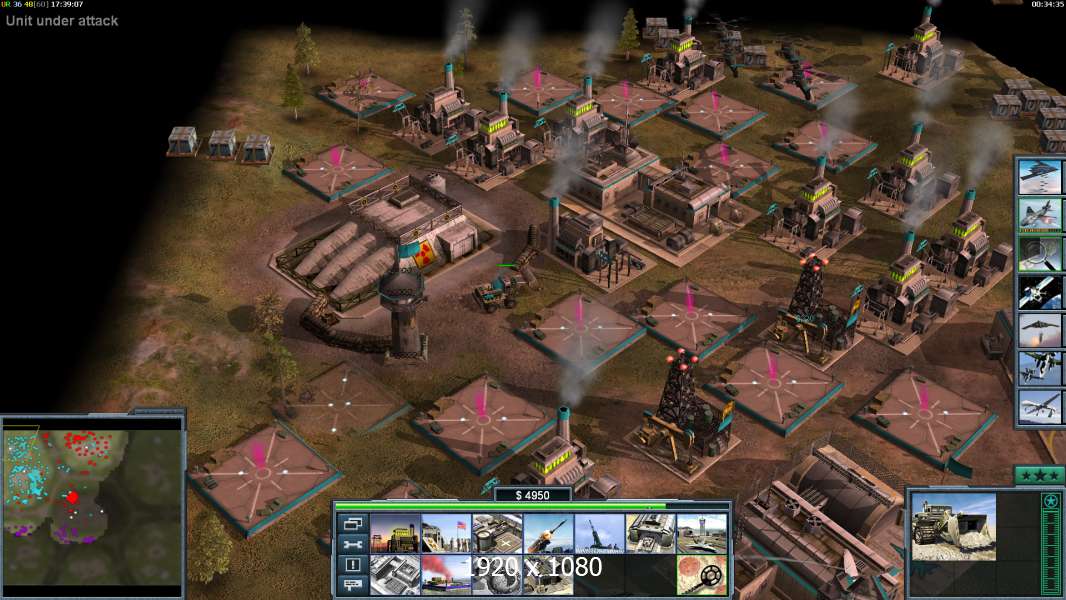Click the wrench options button
Viewport: 1066px width, 600px height.
(x=353, y=544)
